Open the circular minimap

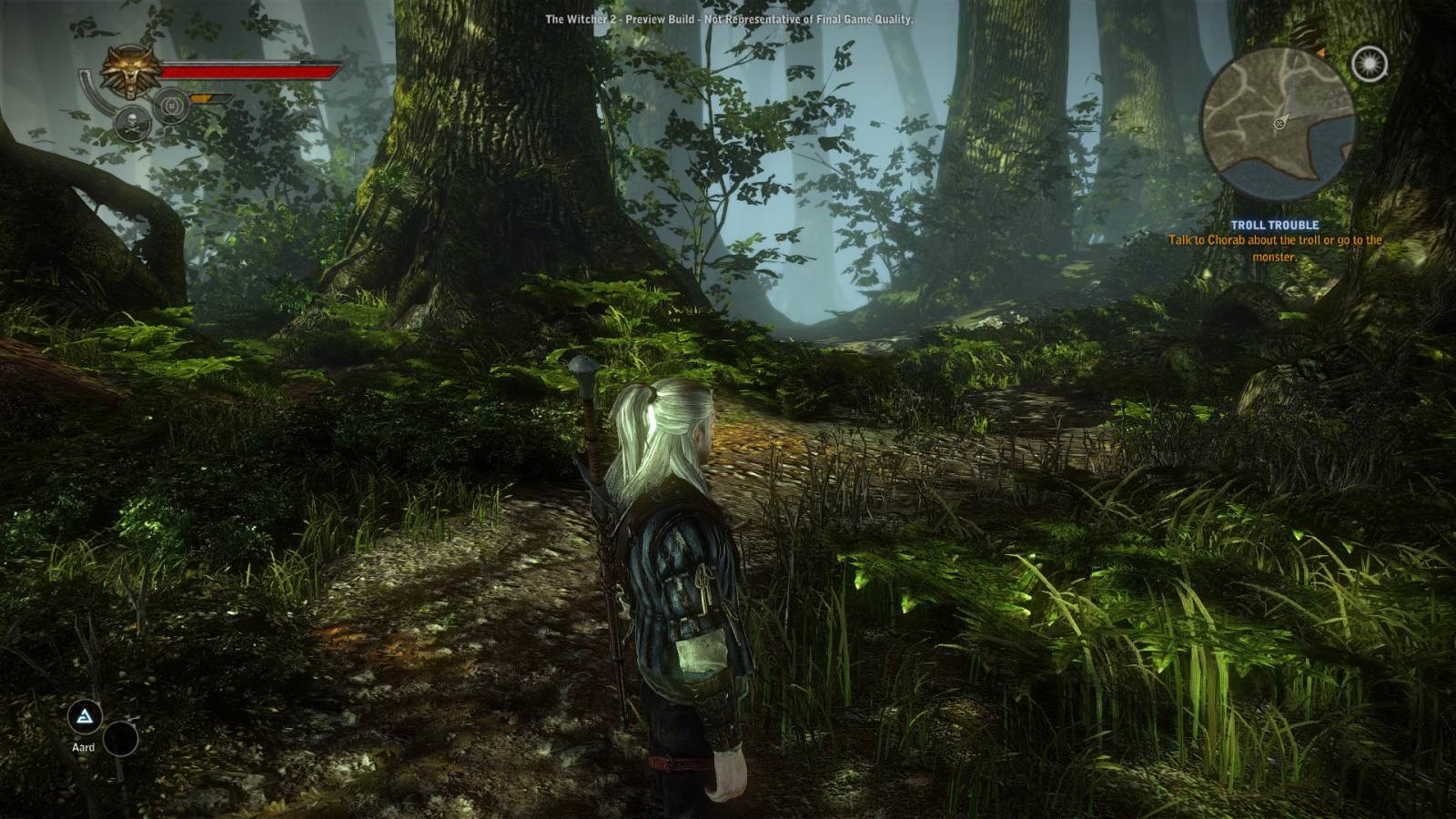1277,125
